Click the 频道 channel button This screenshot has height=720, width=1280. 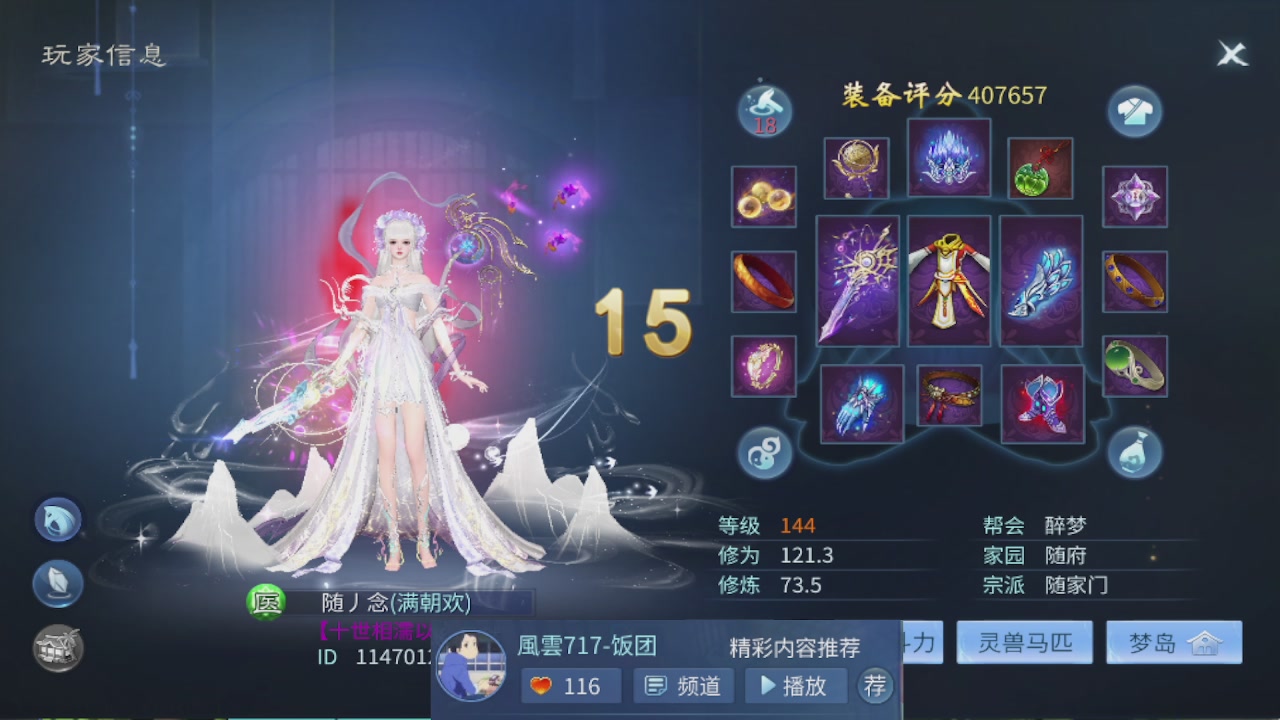pyautogui.click(x=684, y=686)
